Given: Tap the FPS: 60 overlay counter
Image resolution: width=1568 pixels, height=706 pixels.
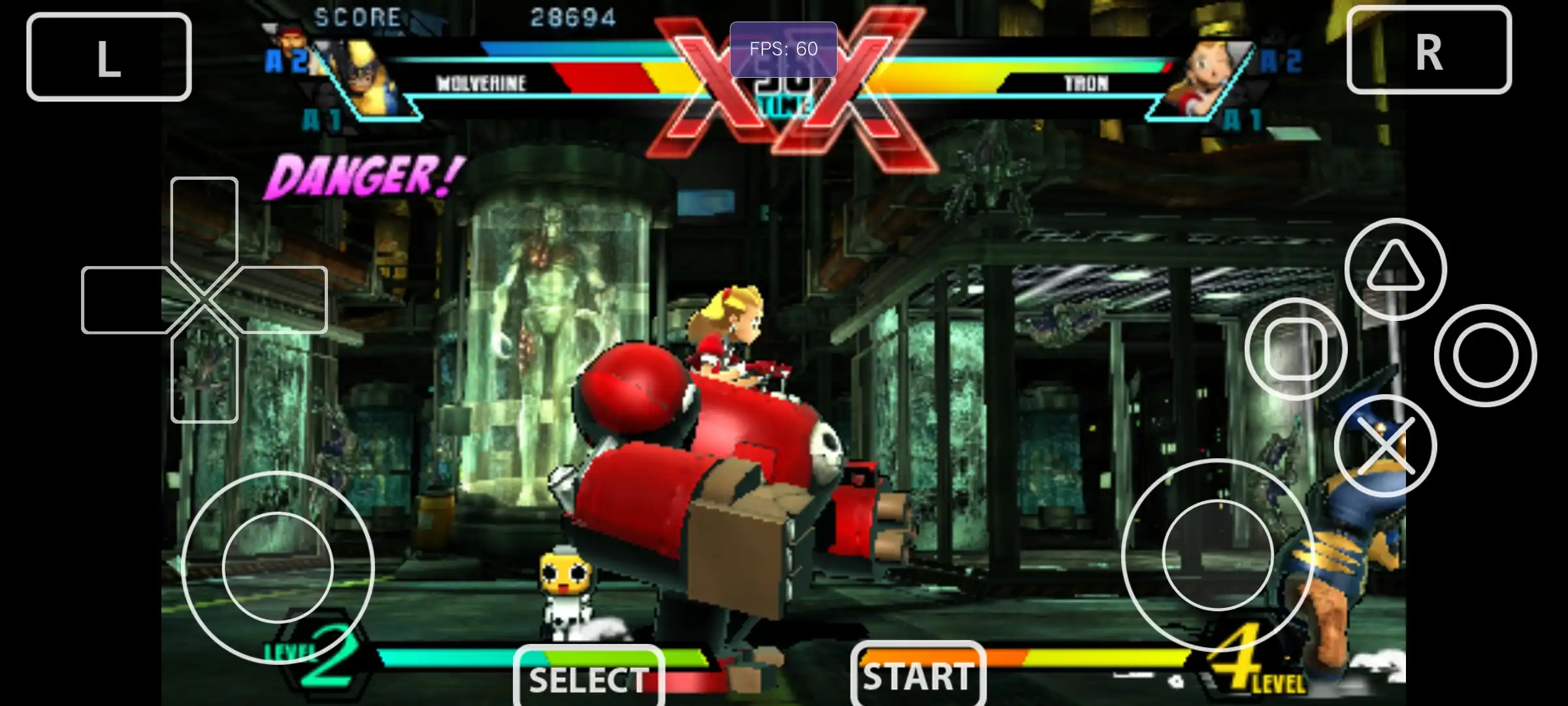Looking at the screenshot, I should tap(783, 48).
